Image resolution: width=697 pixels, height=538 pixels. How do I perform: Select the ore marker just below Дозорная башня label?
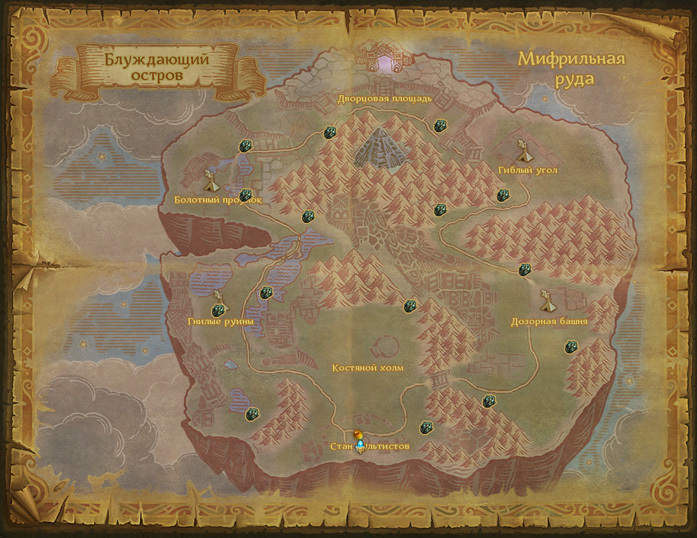570,347
